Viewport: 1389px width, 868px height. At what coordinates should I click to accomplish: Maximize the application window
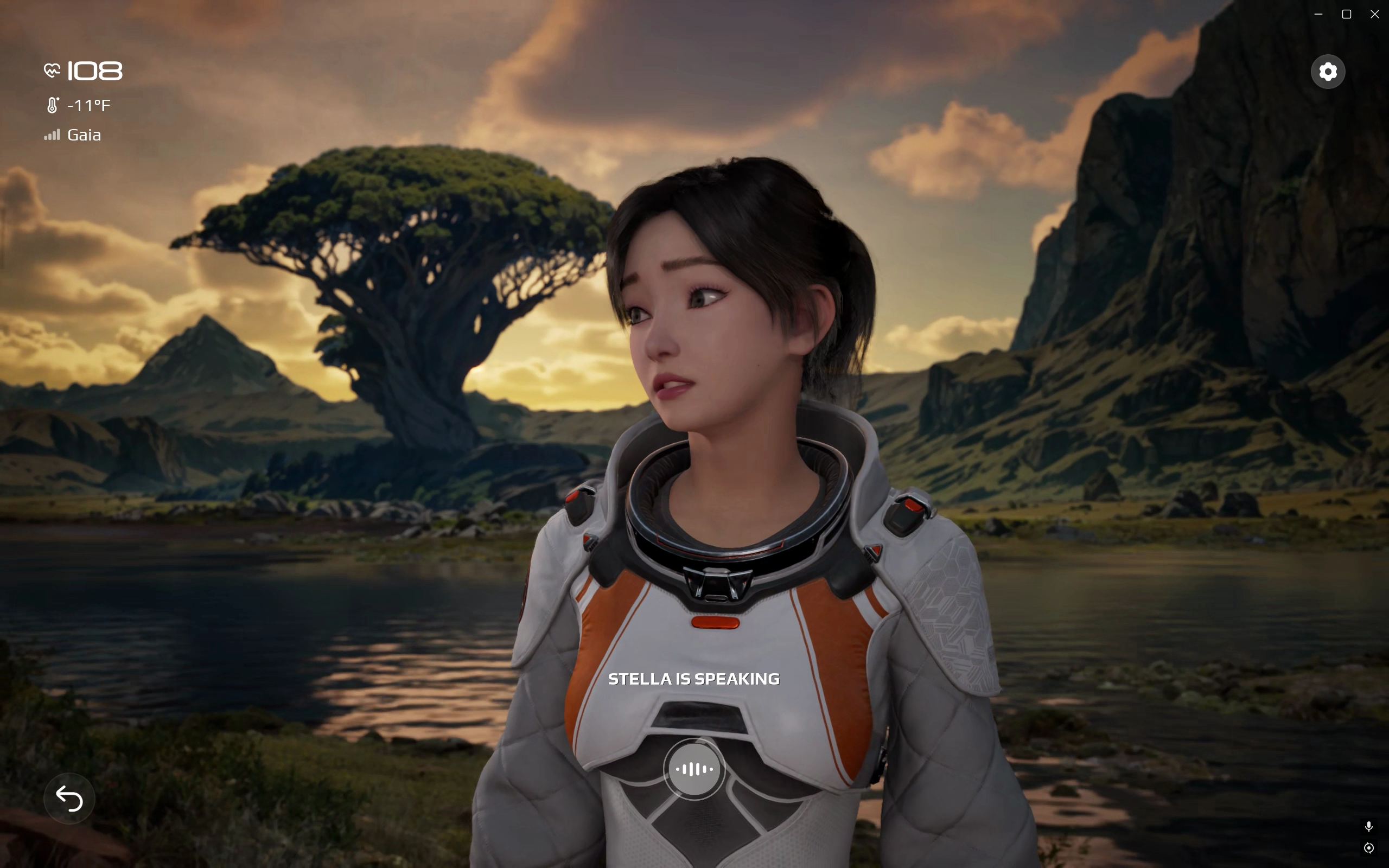point(1346,14)
